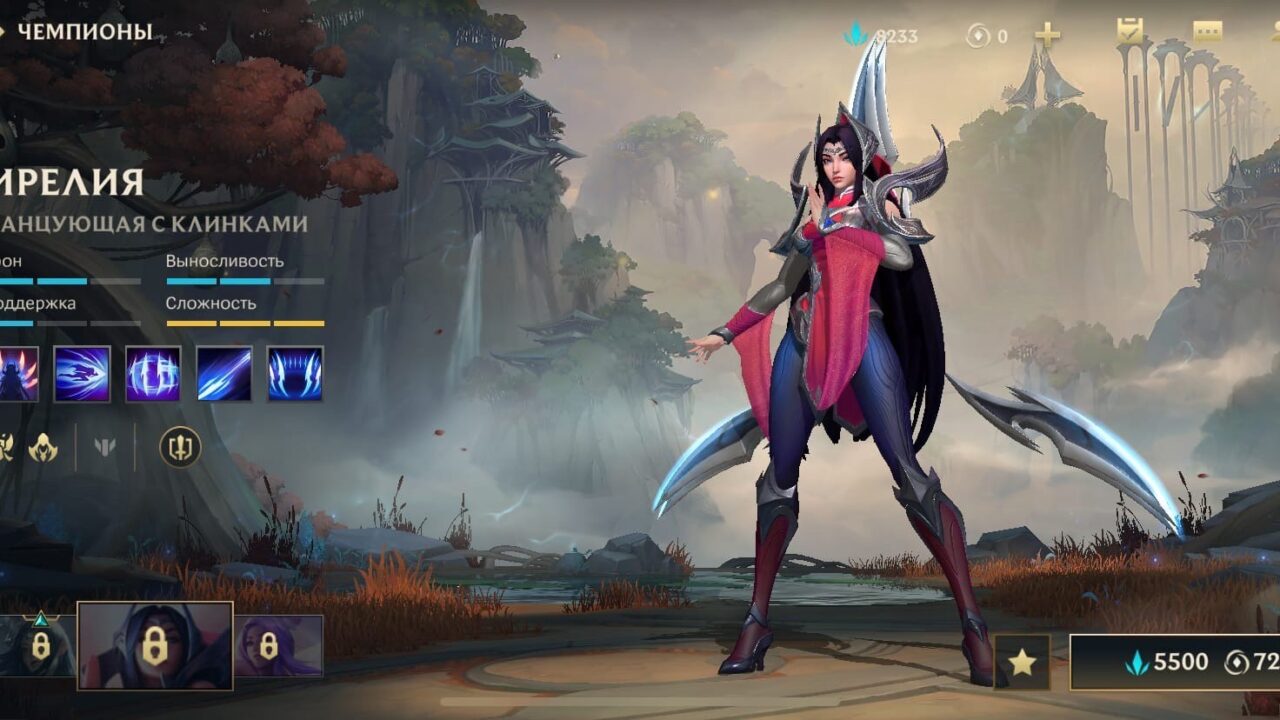This screenshot has height=720, width=1280.
Task: Open Irelia's ultimate ability icon
Action: tap(294, 372)
